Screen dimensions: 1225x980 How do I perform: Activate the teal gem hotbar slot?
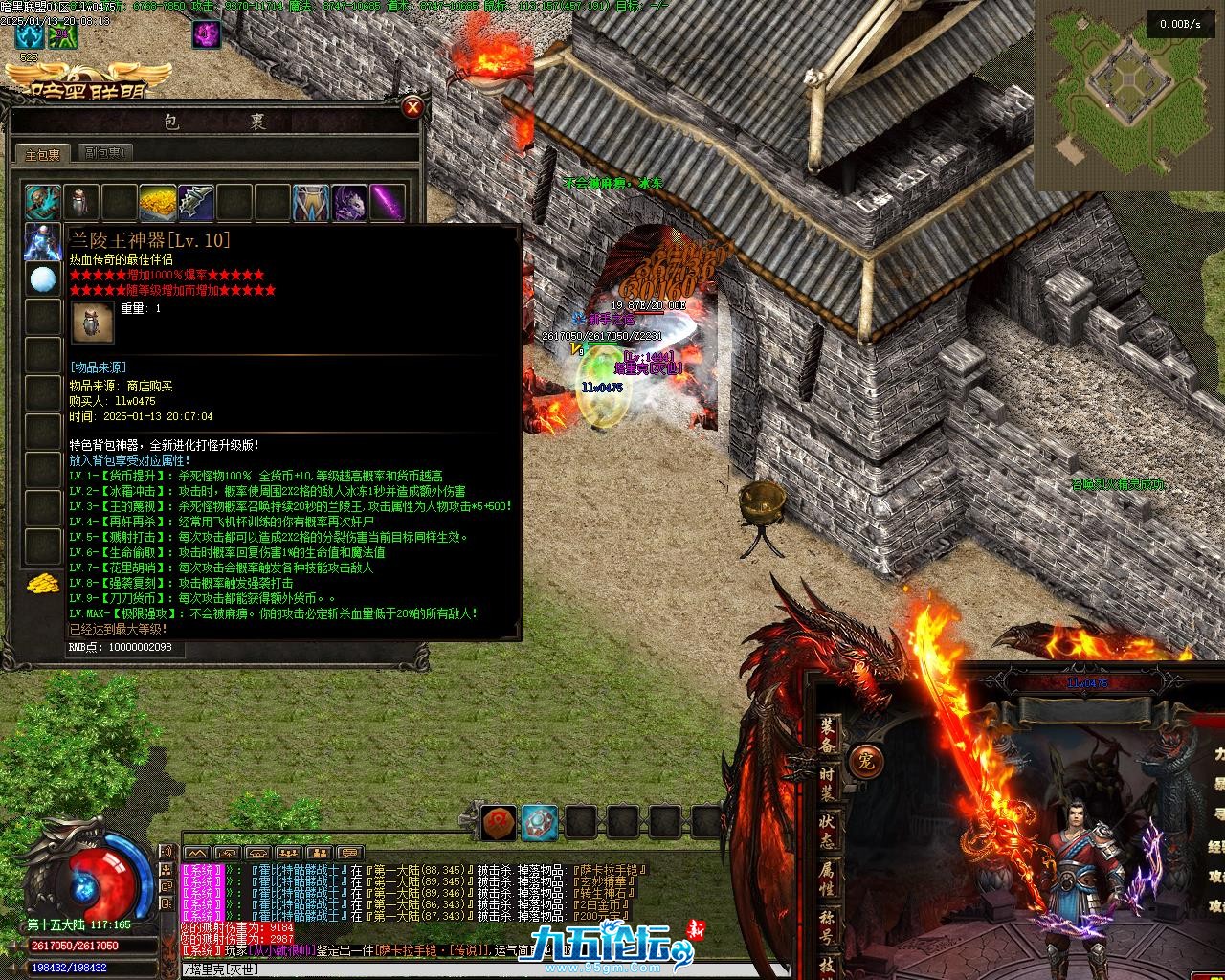(x=540, y=821)
